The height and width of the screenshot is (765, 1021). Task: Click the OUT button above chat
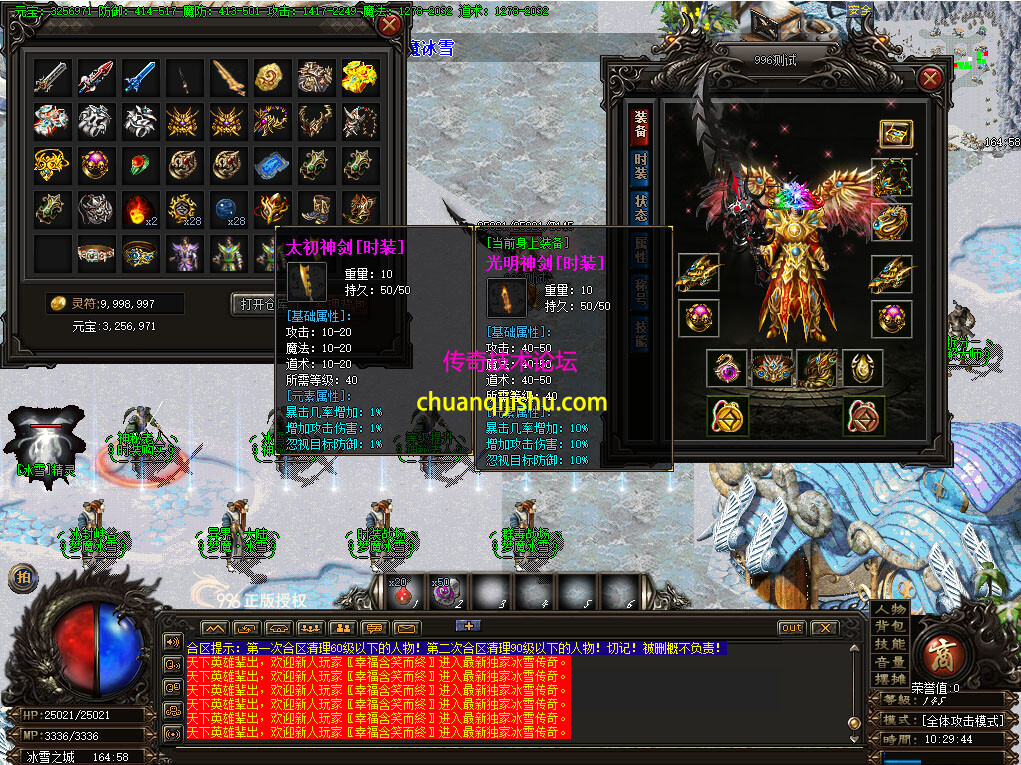click(x=791, y=628)
